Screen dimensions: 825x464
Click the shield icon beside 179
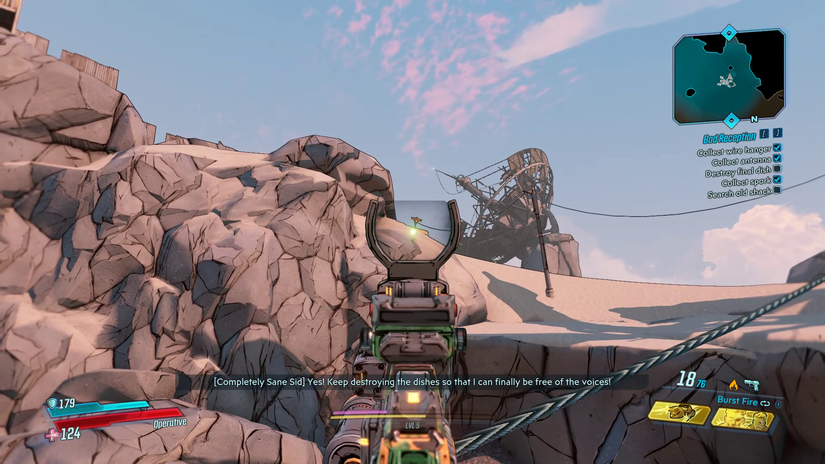click(53, 405)
